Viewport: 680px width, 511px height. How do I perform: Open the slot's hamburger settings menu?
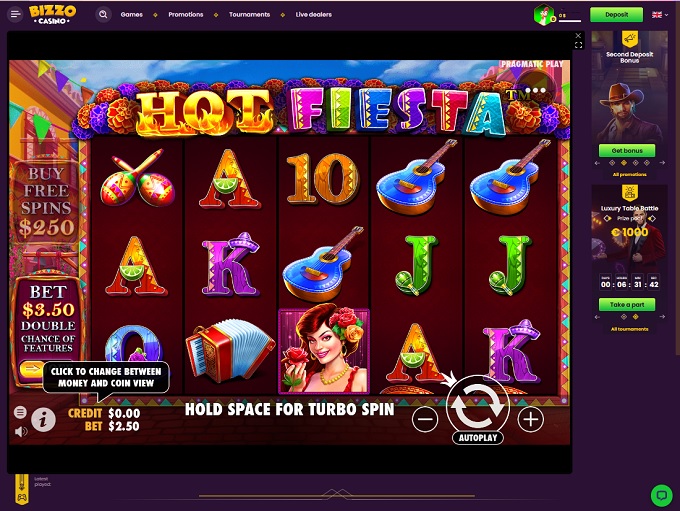20,412
